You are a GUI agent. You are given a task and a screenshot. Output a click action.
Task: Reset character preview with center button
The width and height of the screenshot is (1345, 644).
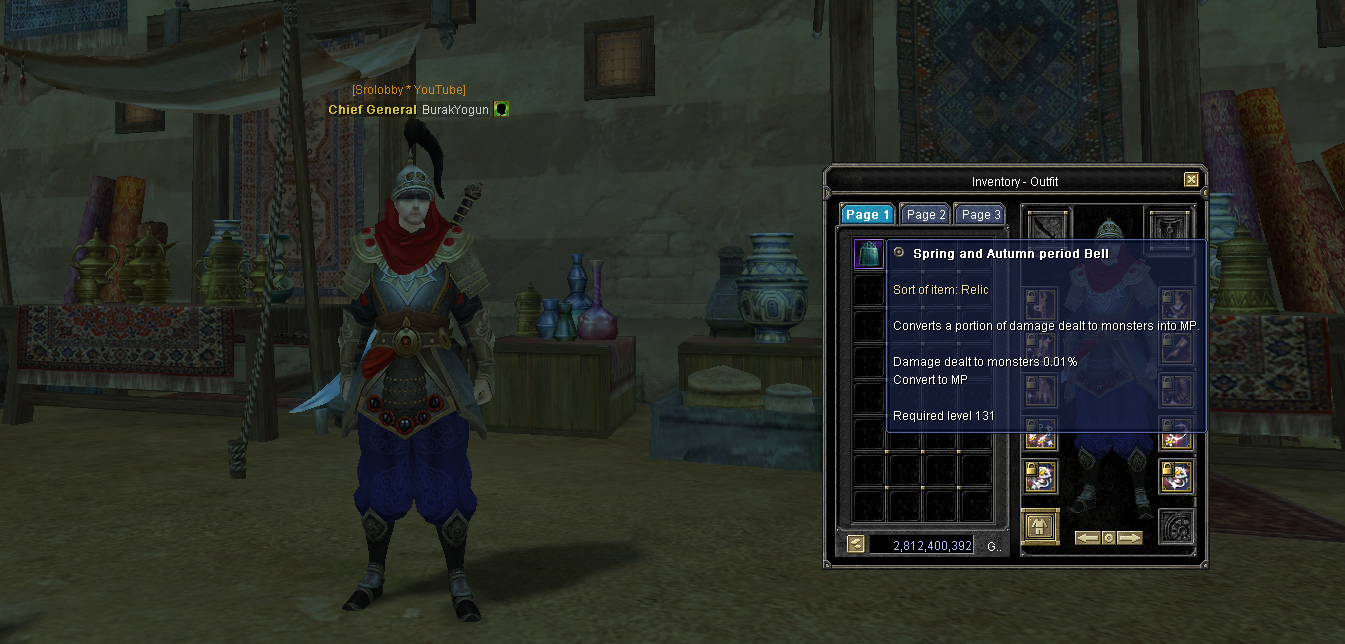(x=1108, y=538)
